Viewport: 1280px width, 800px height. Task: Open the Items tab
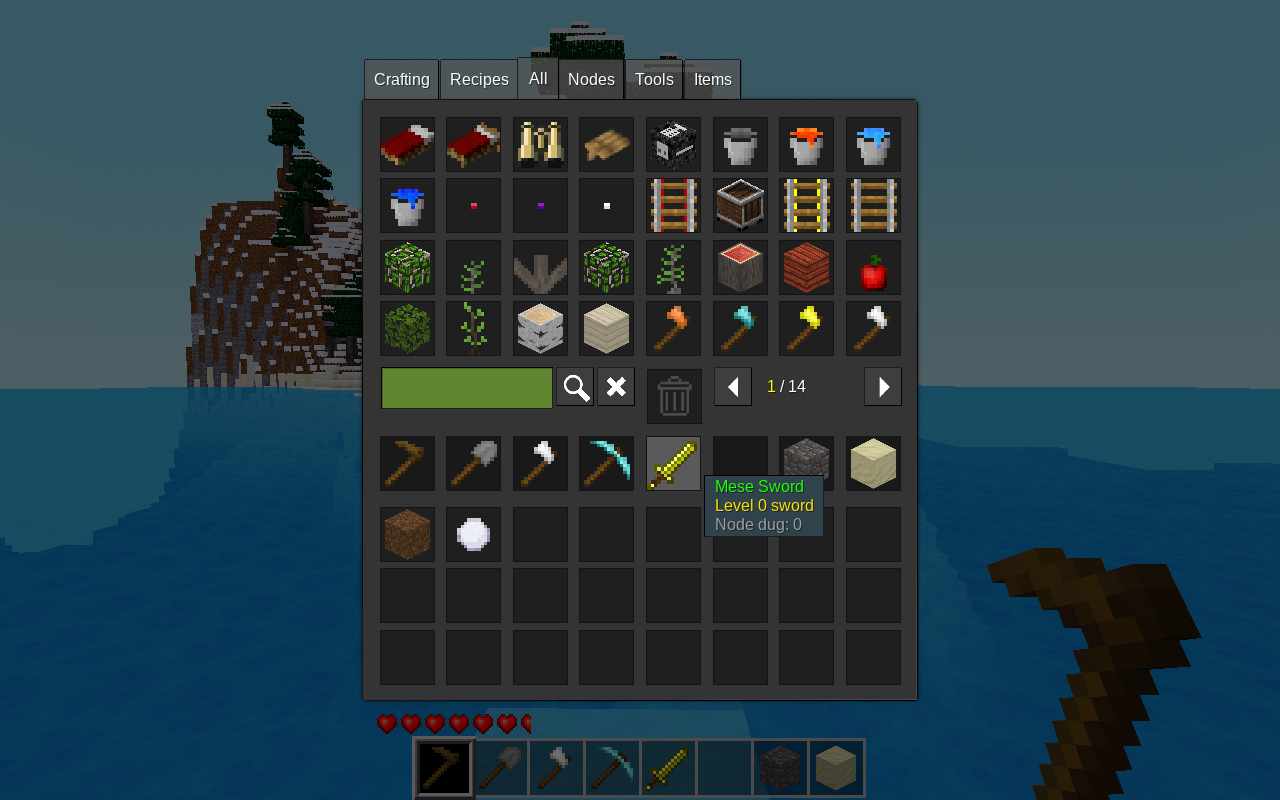pos(712,80)
